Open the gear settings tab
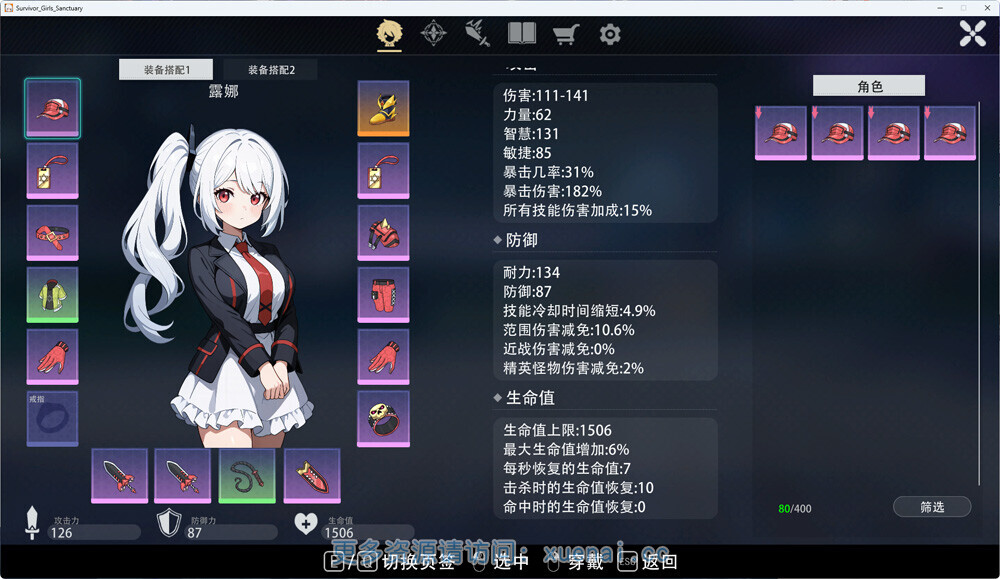Viewport: 1000px width, 579px height. [610, 34]
